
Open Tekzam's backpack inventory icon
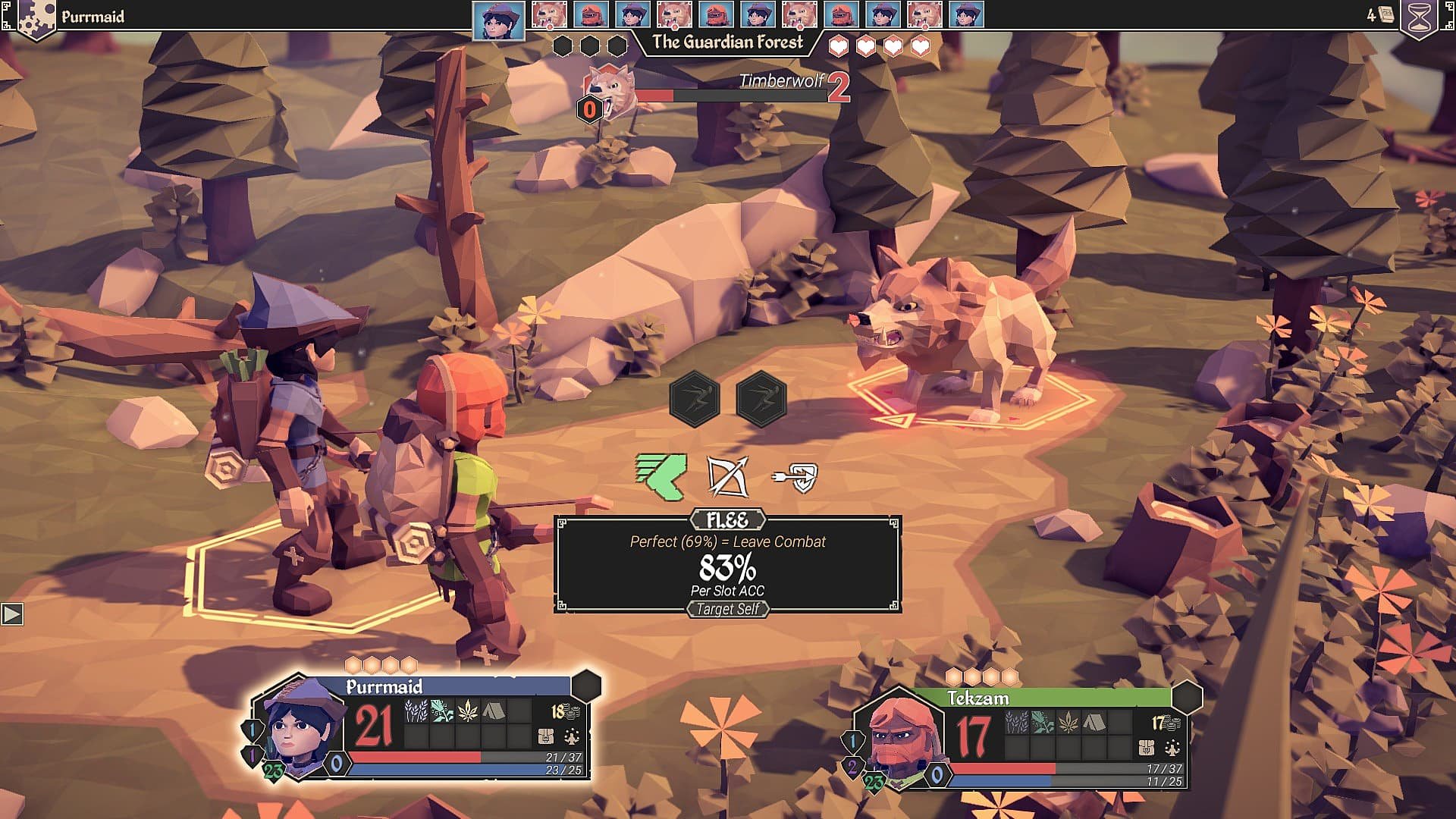click(1147, 748)
